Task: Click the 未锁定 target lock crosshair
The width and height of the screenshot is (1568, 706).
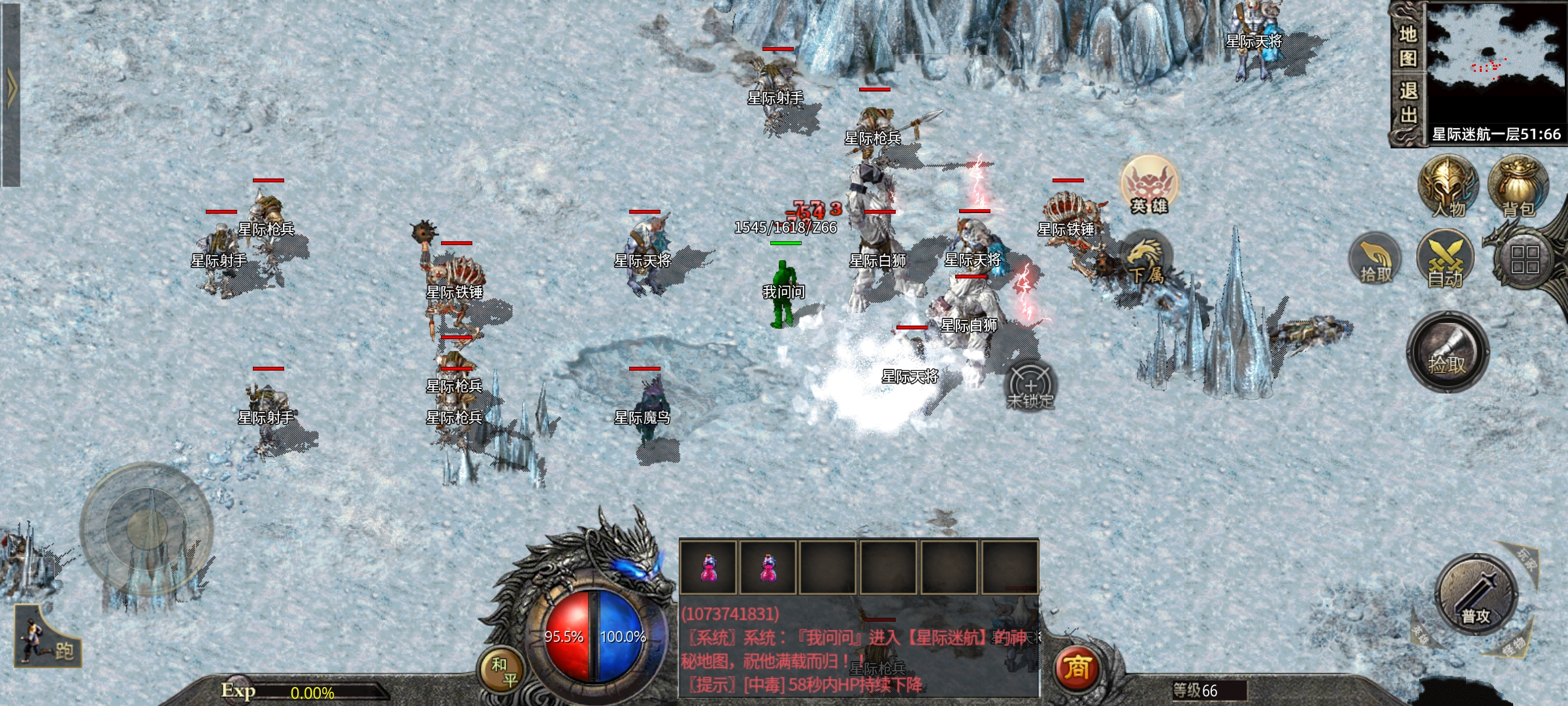Action: tap(1030, 386)
